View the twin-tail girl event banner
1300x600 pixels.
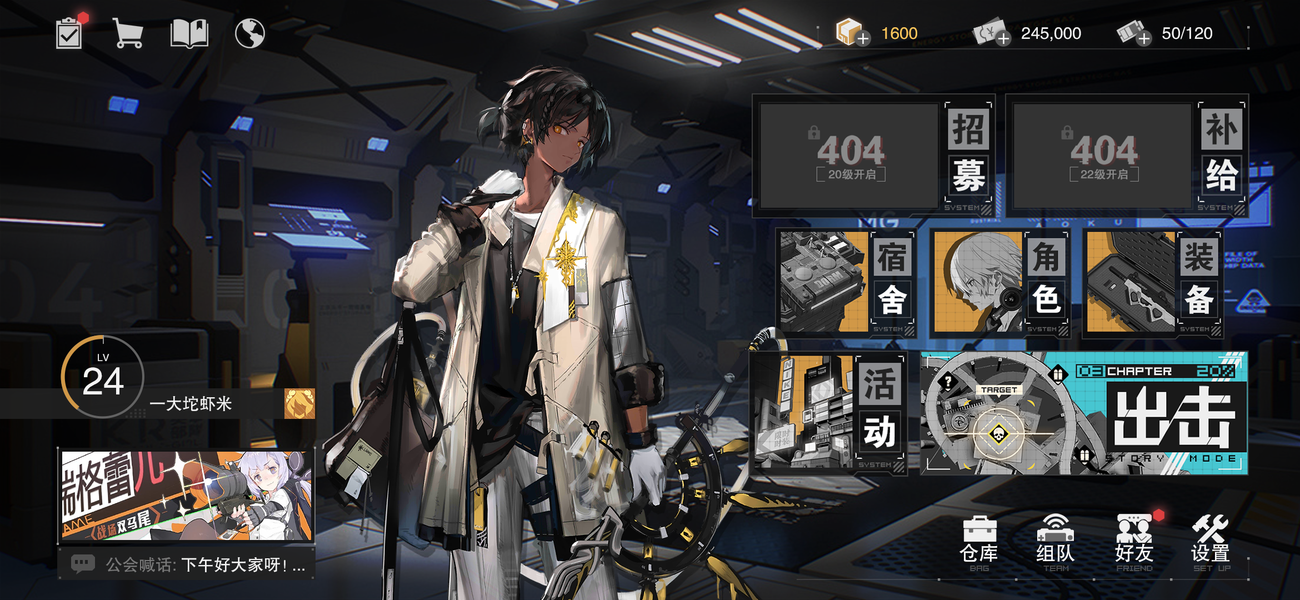(x=186, y=495)
